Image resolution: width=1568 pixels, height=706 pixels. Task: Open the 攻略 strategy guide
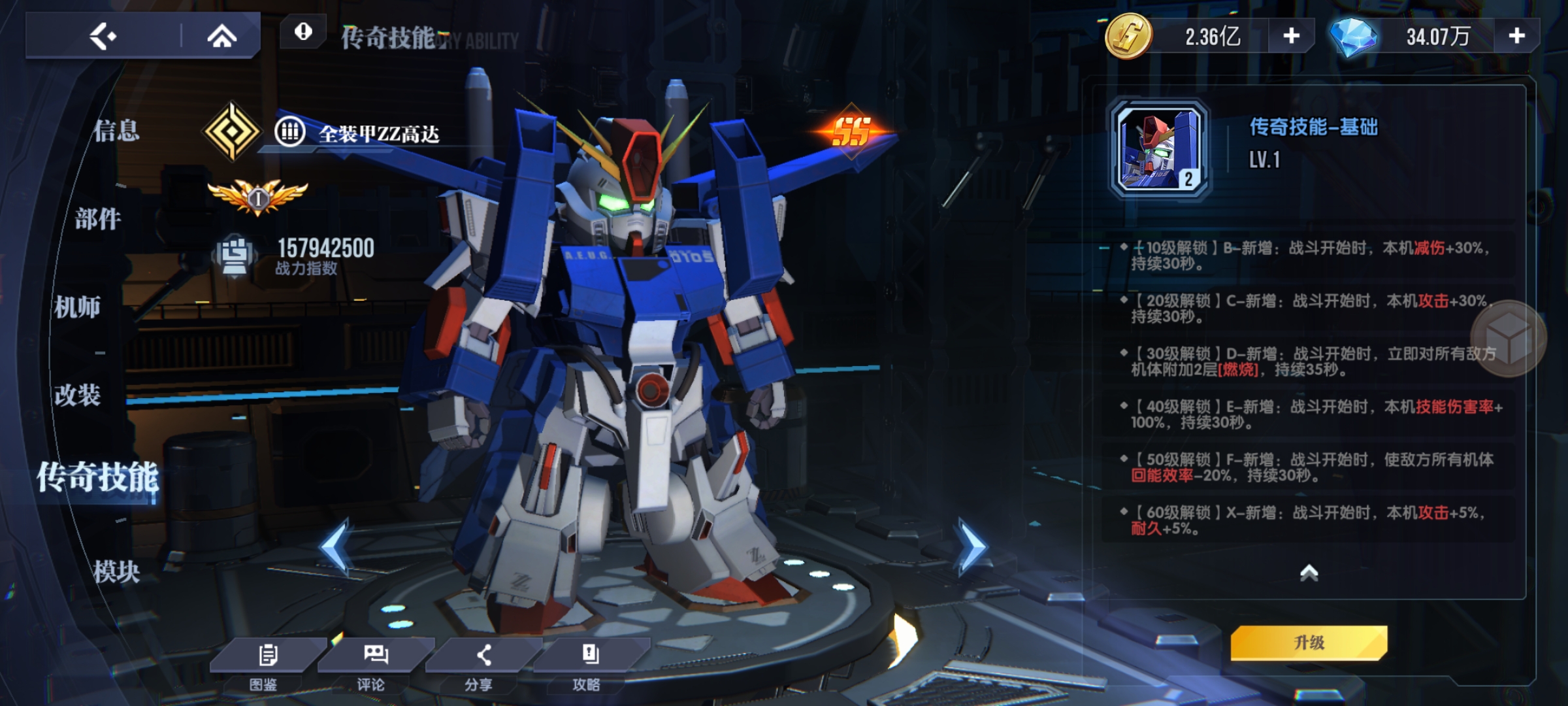click(588, 664)
